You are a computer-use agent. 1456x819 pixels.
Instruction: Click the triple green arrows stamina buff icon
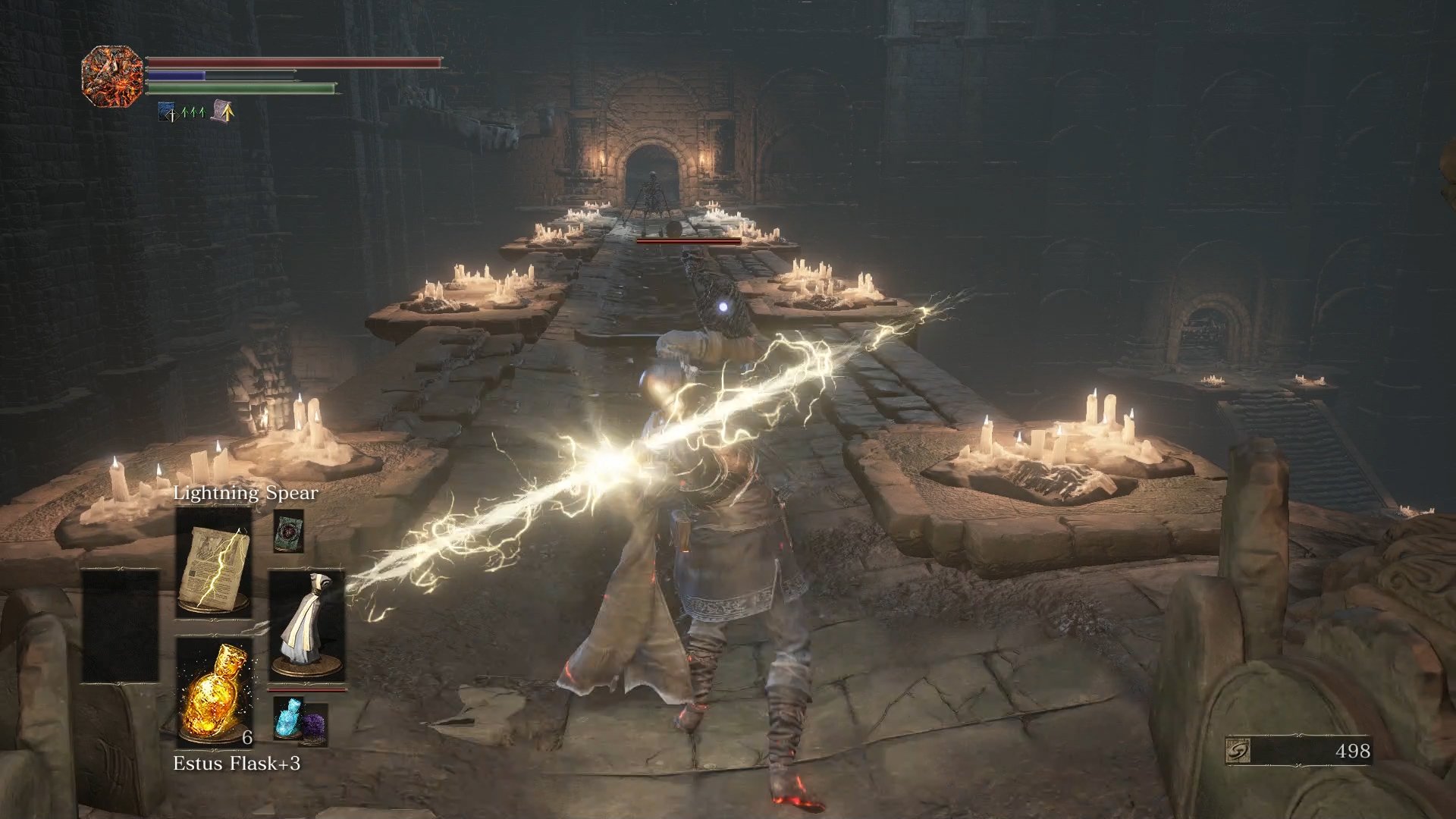(x=193, y=111)
